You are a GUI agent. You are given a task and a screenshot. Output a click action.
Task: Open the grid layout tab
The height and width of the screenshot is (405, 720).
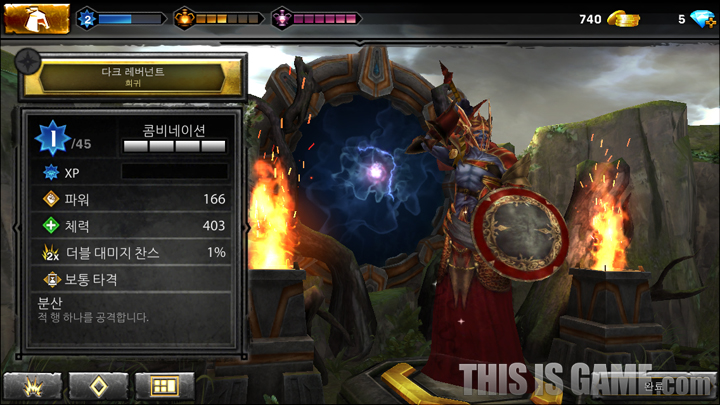pos(164,386)
